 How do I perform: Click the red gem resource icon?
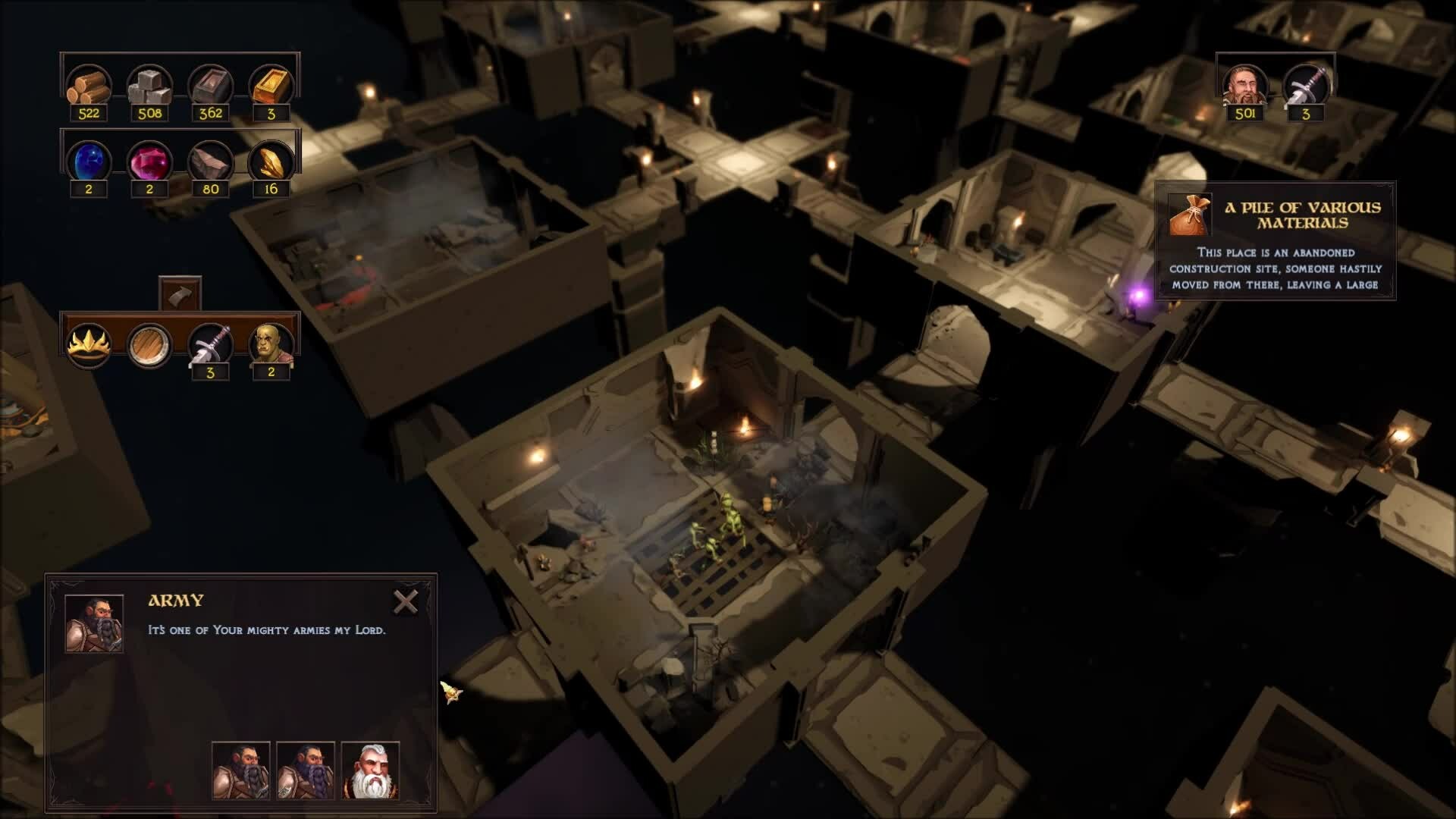click(149, 162)
